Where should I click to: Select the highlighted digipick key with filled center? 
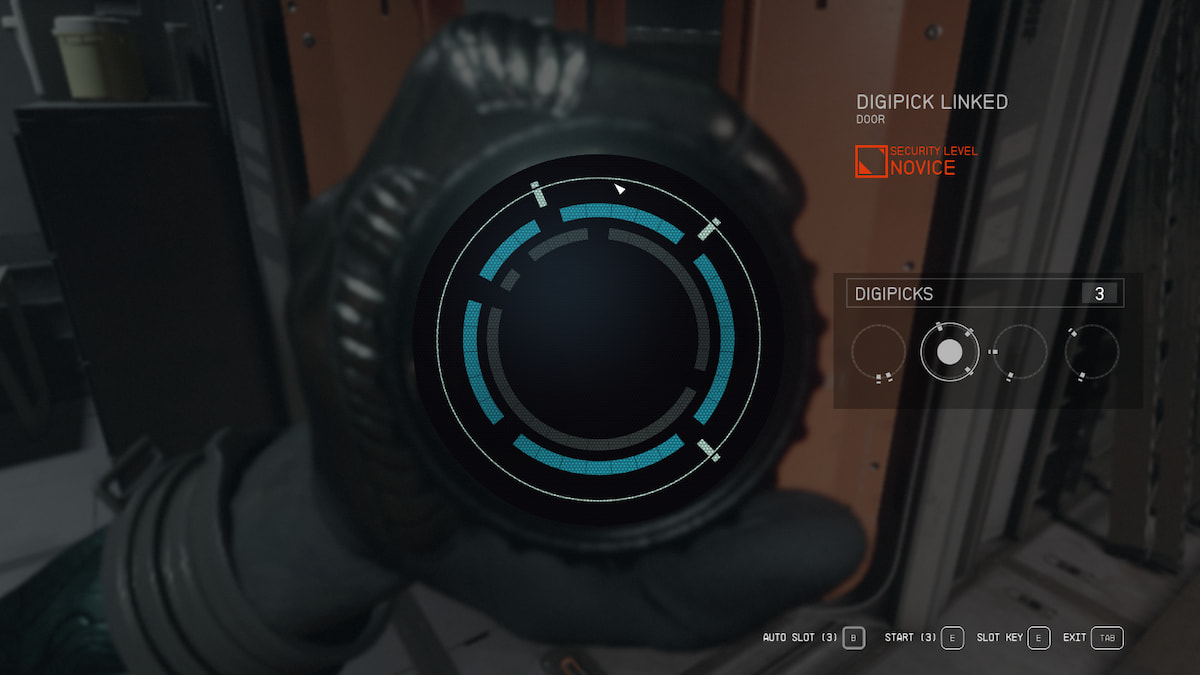(x=949, y=352)
